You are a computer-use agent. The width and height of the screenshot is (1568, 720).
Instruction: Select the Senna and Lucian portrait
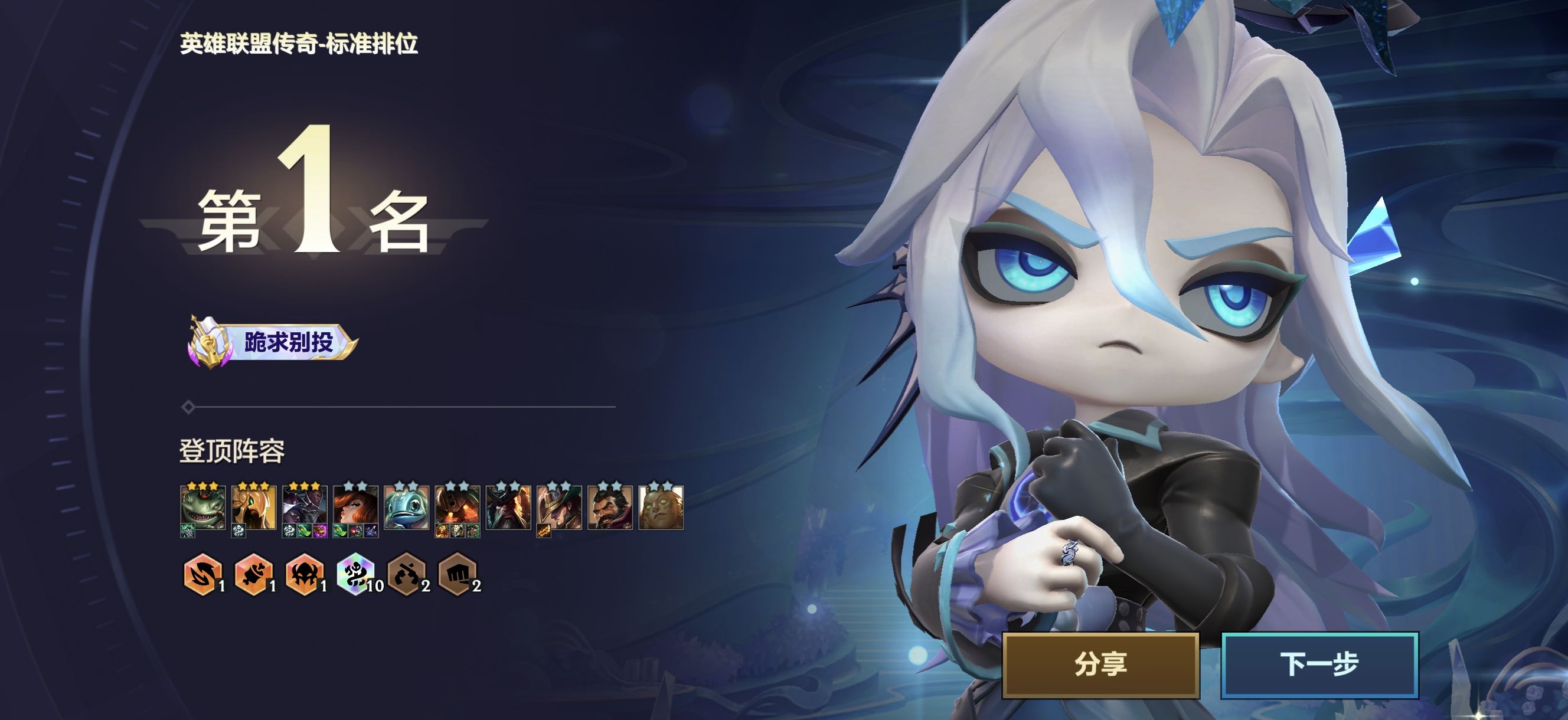point(305,506)
